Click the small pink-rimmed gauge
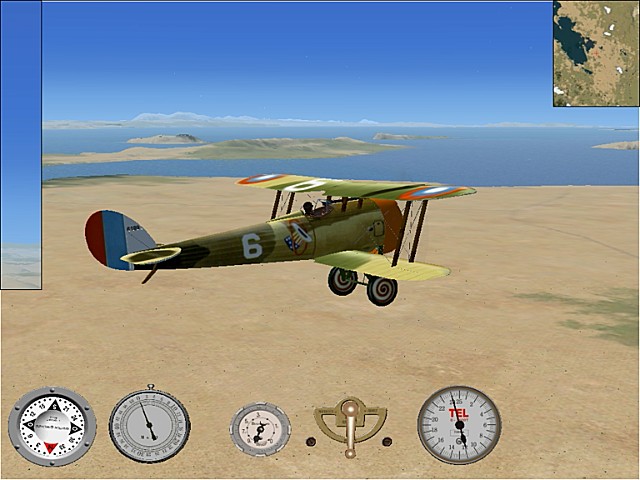Screen dimensions: 640x480 coord(260,429)
